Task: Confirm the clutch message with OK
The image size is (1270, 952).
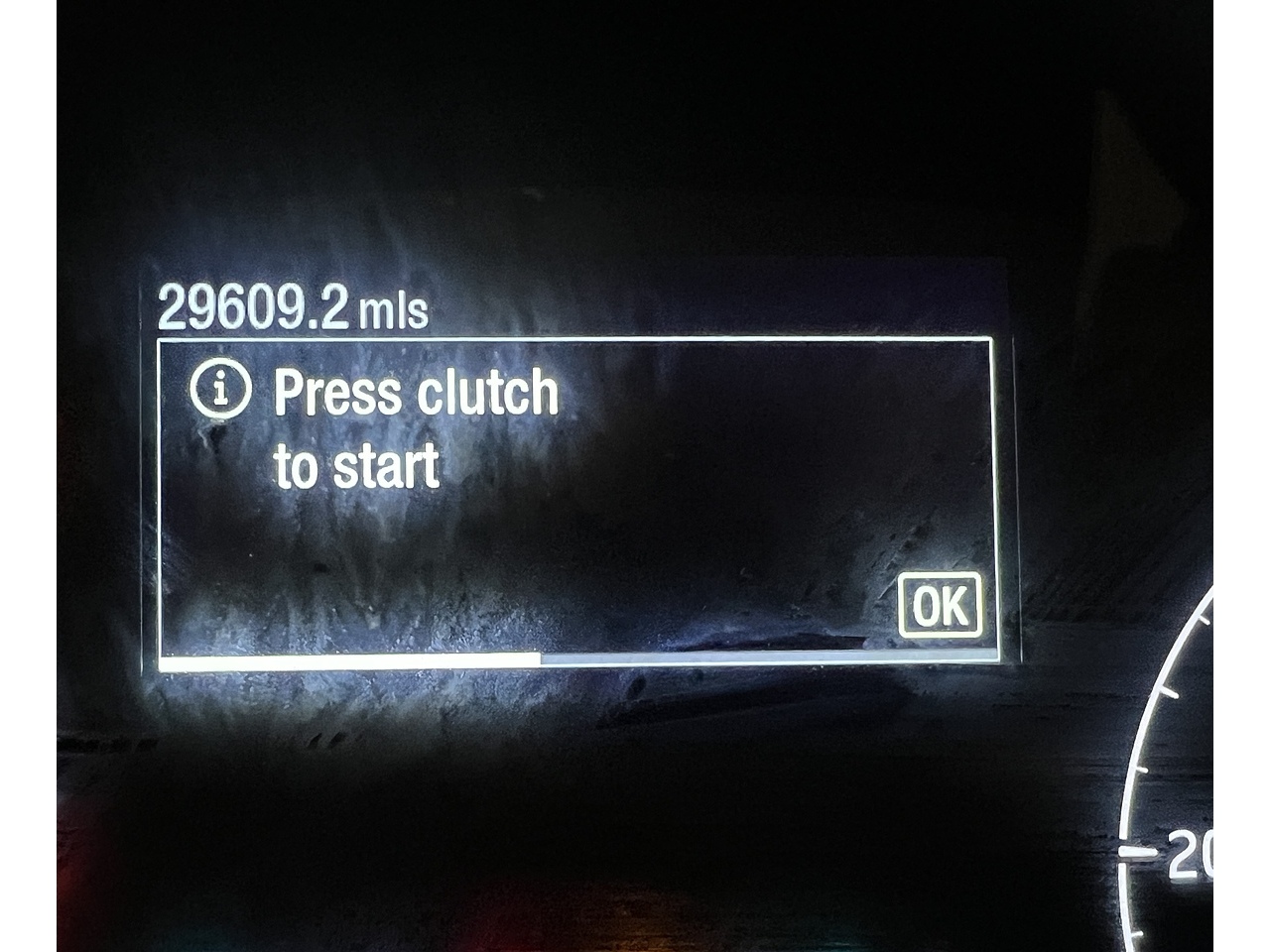Action: click(x=940, y=605)
